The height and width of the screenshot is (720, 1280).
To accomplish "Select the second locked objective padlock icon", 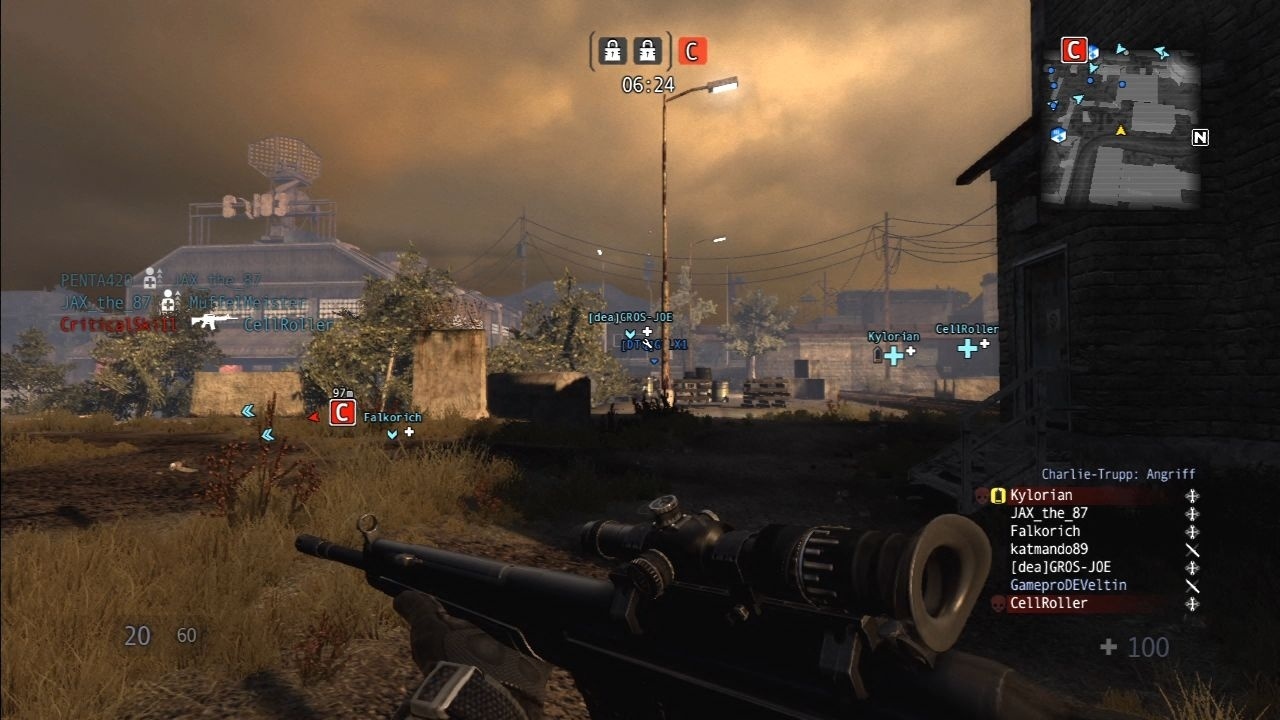I will 648,50.
